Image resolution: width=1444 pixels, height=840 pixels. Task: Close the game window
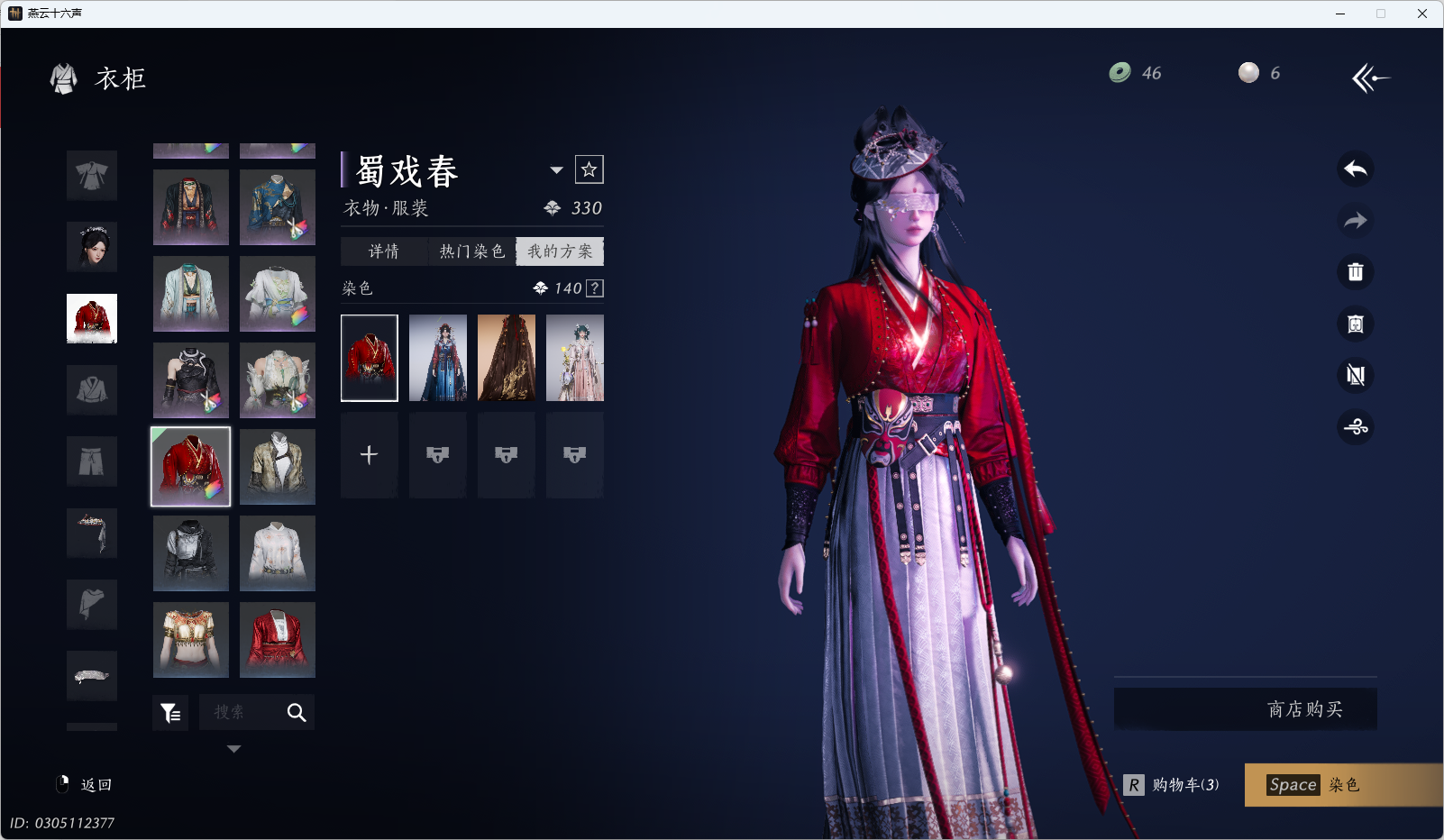(x=1422, y=14)
